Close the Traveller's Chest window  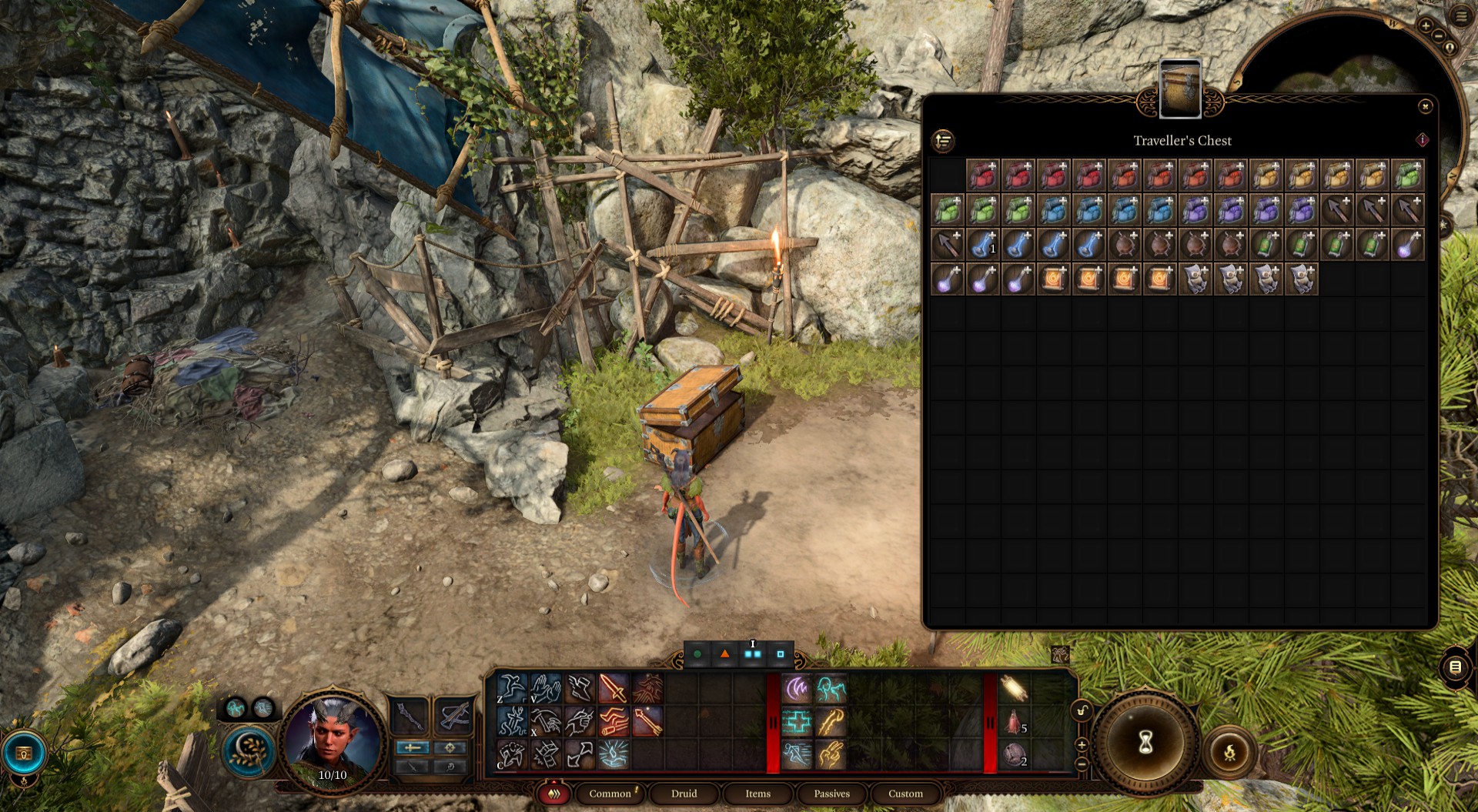click(x=1425, y=106)
